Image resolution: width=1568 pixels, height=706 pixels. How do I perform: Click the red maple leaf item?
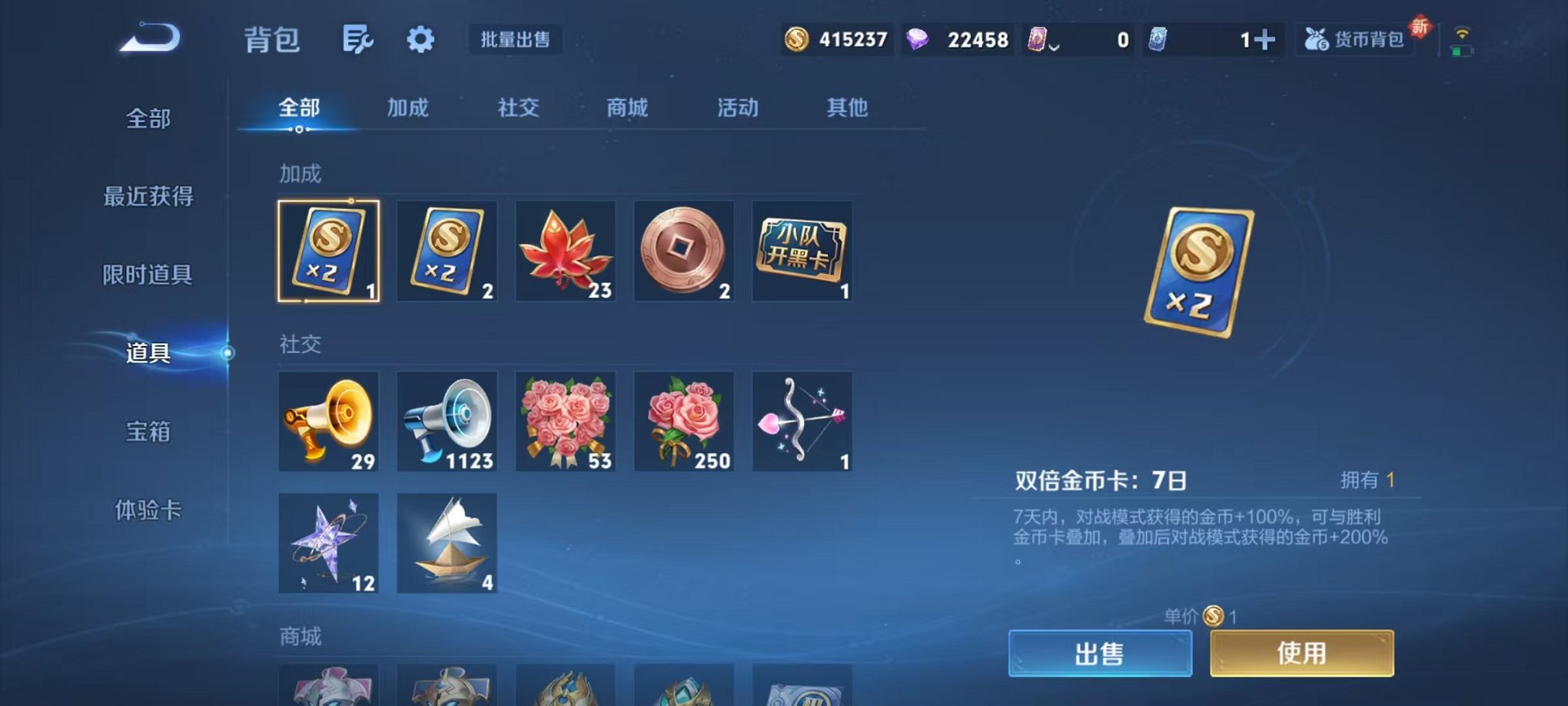pyautogui.click(x=565, y=251)
